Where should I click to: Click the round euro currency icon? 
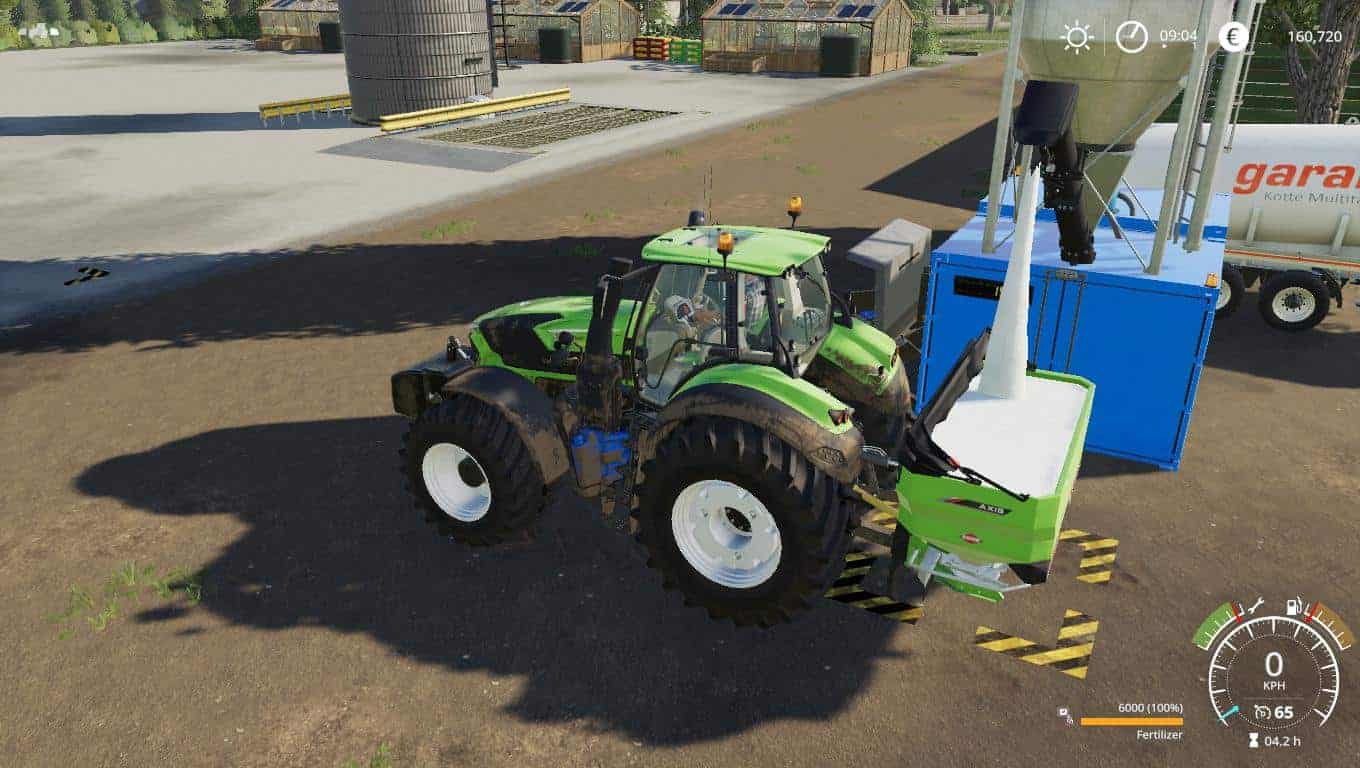(x=1232, y=38)
